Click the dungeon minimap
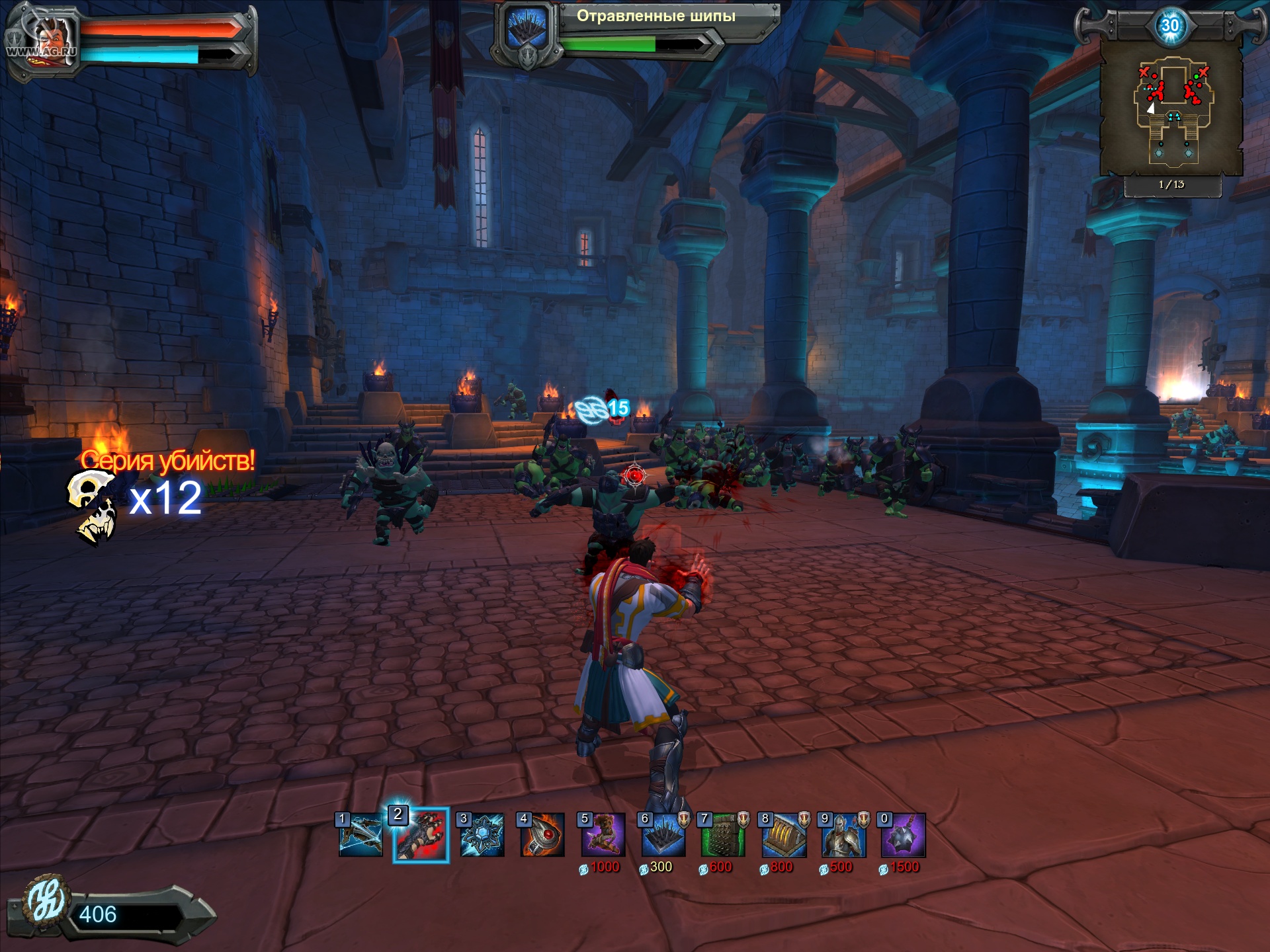 coord(1171,109)
